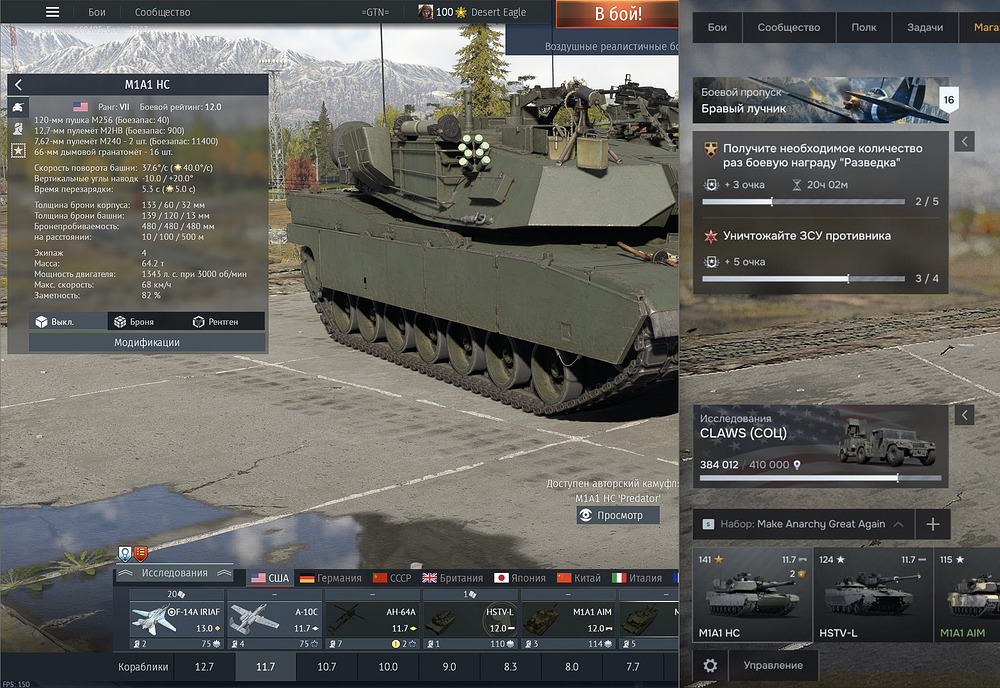Image resolution: width=1000 pixels, height=688 pixels.
Task: Click the Управление button
Action: (773, 665)
